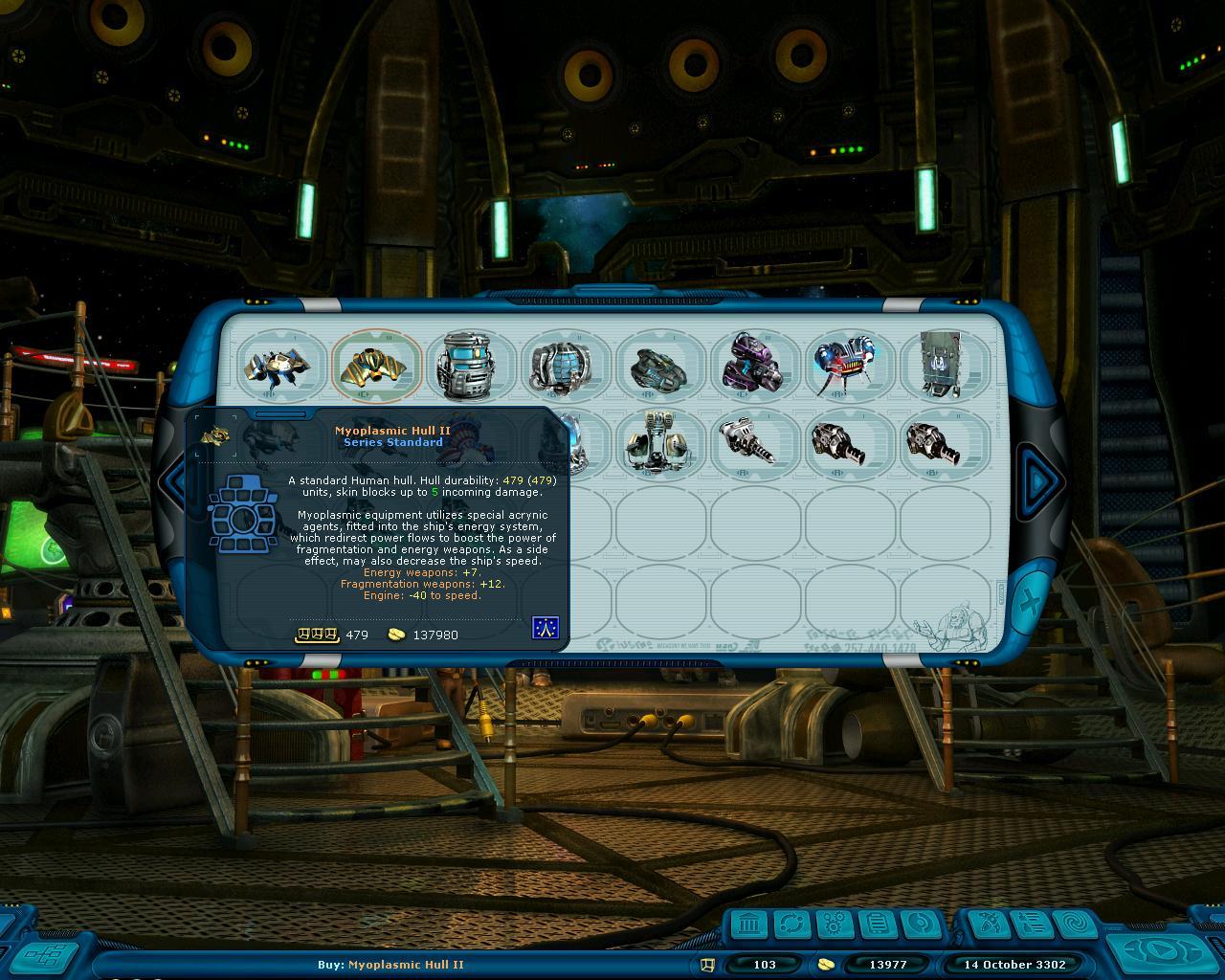Image resolution: width=1225 pixels, height=980 pixels.
Task: Choose the spherical blue engine item
Action: tap(565, 366)
